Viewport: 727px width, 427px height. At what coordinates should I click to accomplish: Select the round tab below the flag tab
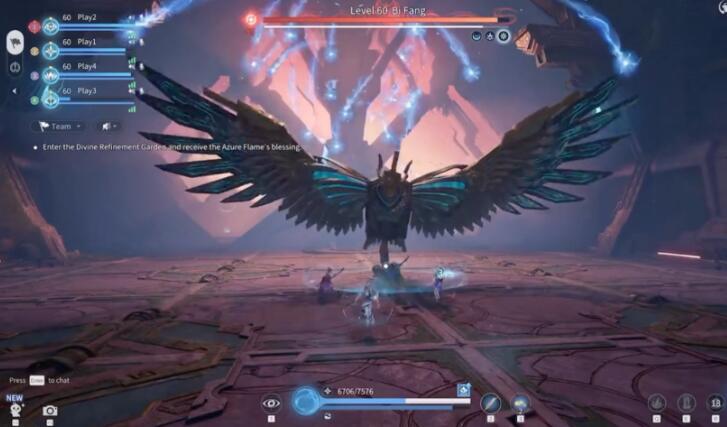[16, 67]
